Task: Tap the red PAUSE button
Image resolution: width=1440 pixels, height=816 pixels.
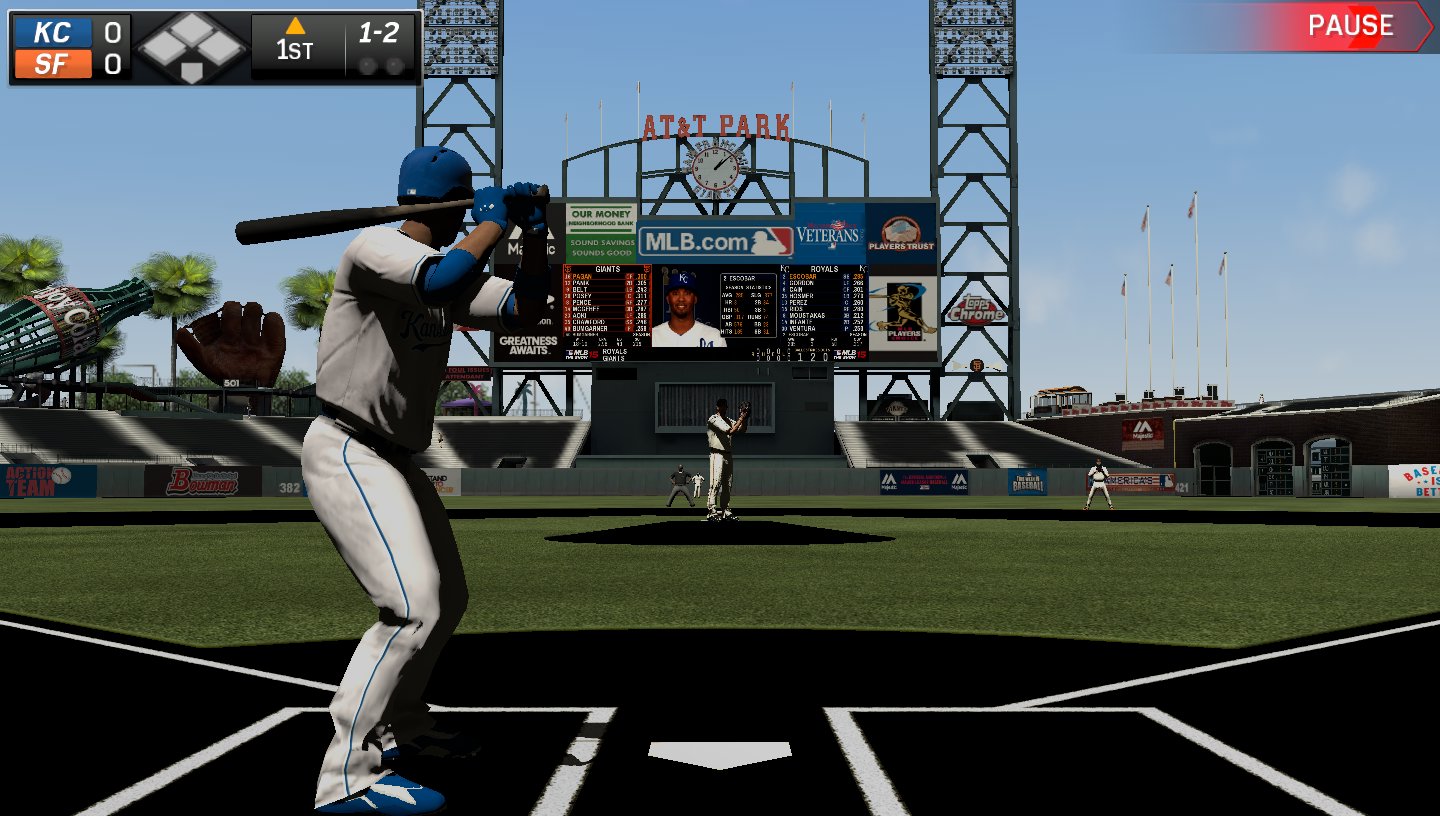Action: tap(1352, 27)
